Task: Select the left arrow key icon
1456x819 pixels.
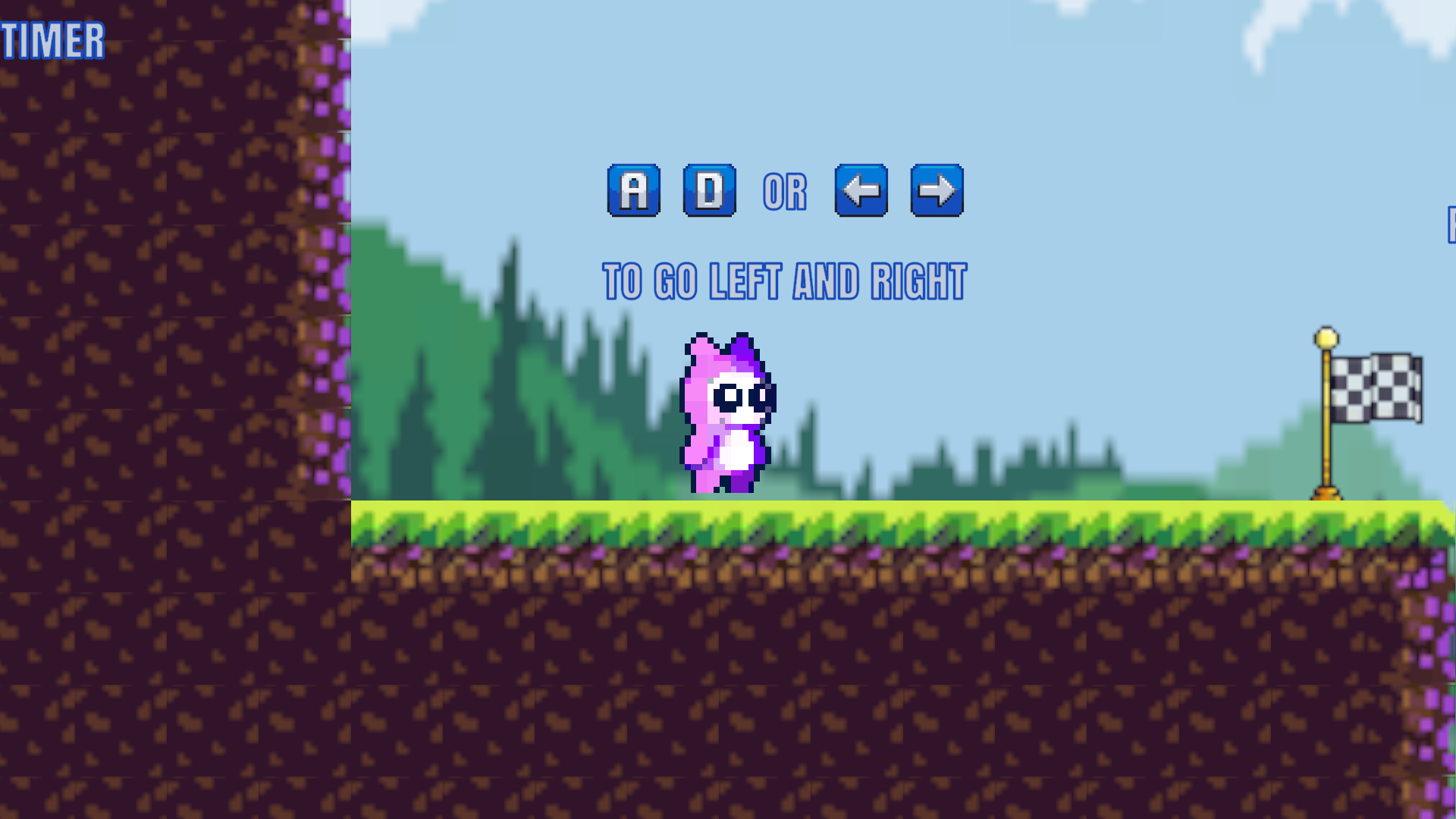Action: (x=861, y=190)
